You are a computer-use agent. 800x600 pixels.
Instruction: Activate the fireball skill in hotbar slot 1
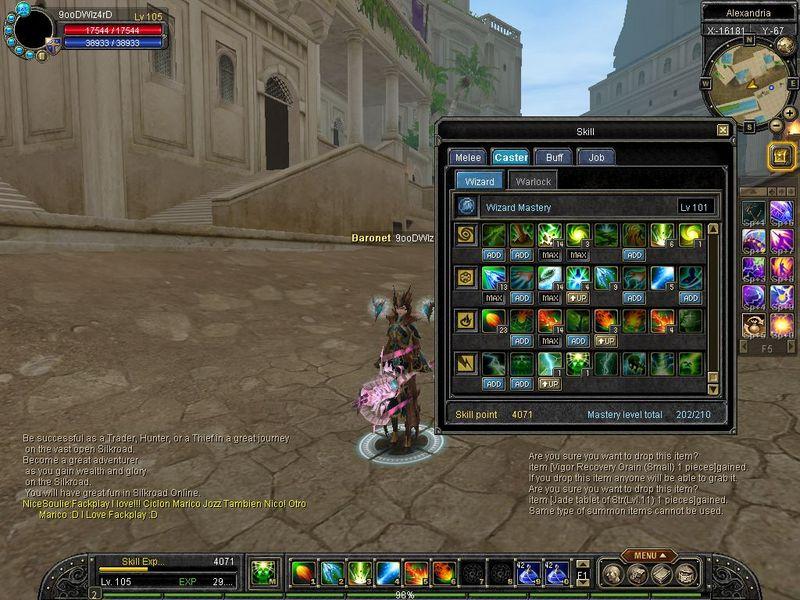(302, 573)
